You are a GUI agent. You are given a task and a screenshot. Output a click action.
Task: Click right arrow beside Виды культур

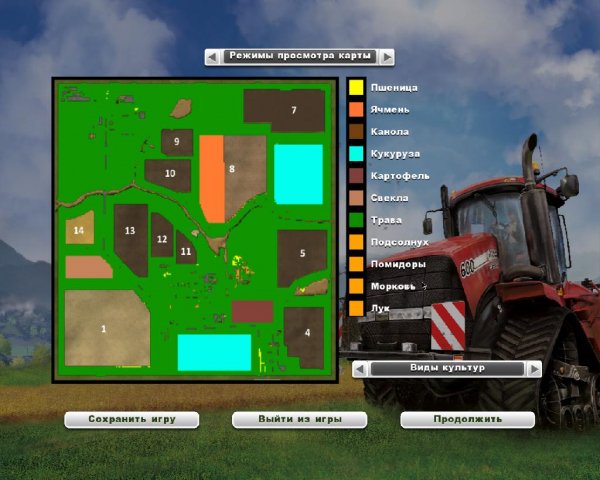534,369
